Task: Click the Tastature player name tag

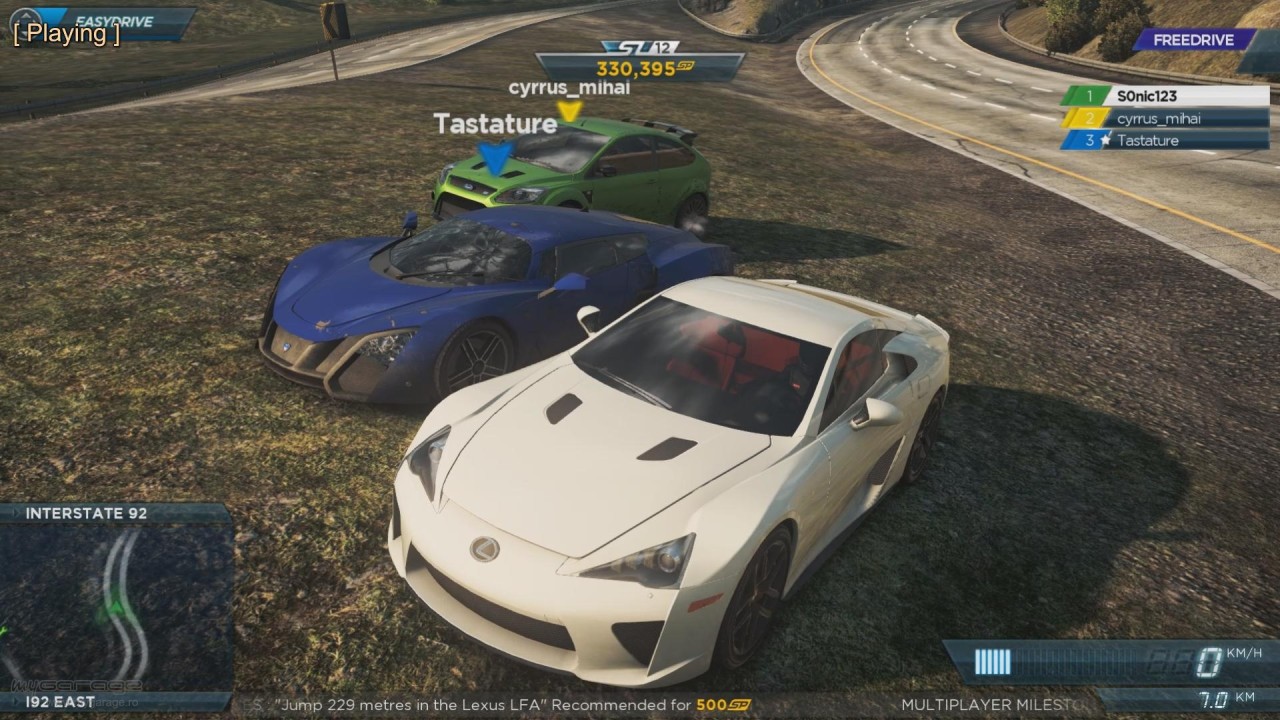Action: [494, 124]
